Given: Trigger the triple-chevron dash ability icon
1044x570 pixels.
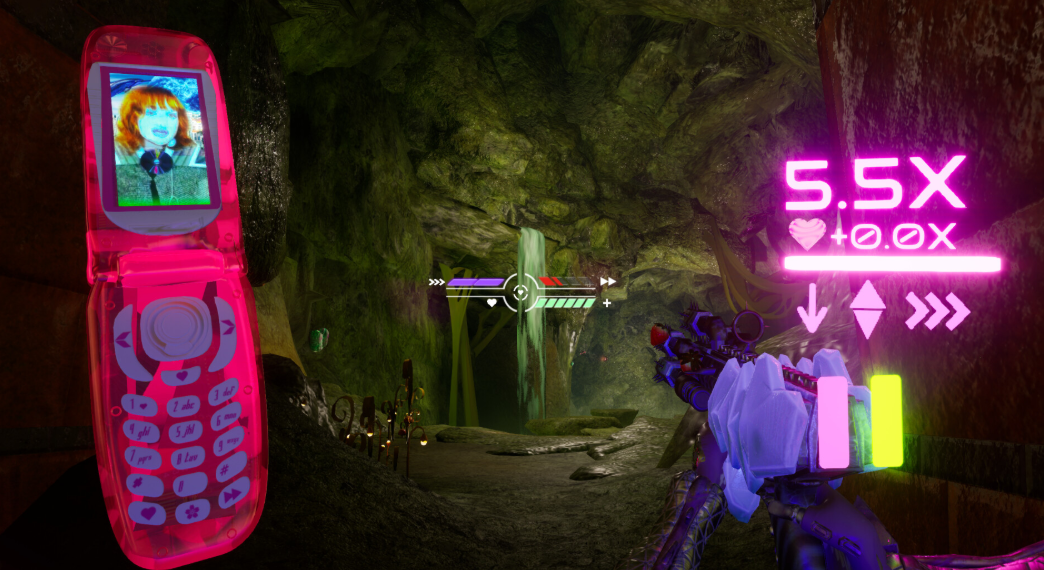Looking at the screenshot, I should [x=937, y=312].
